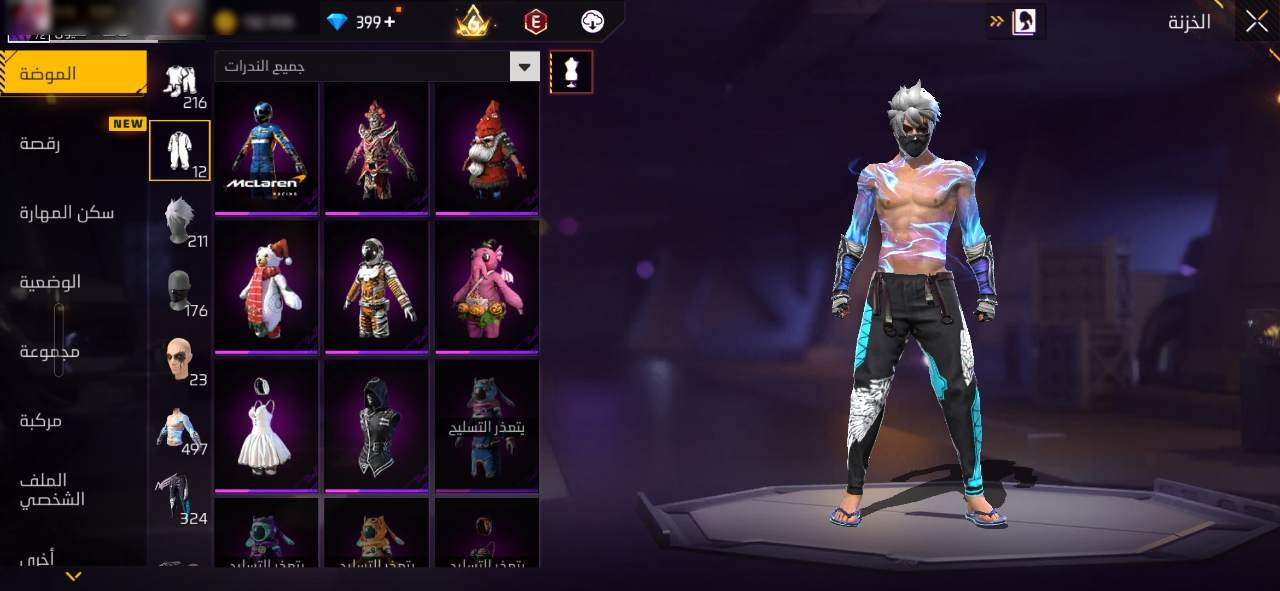Close the vault screen with the X

click(x=1255, y=22)
